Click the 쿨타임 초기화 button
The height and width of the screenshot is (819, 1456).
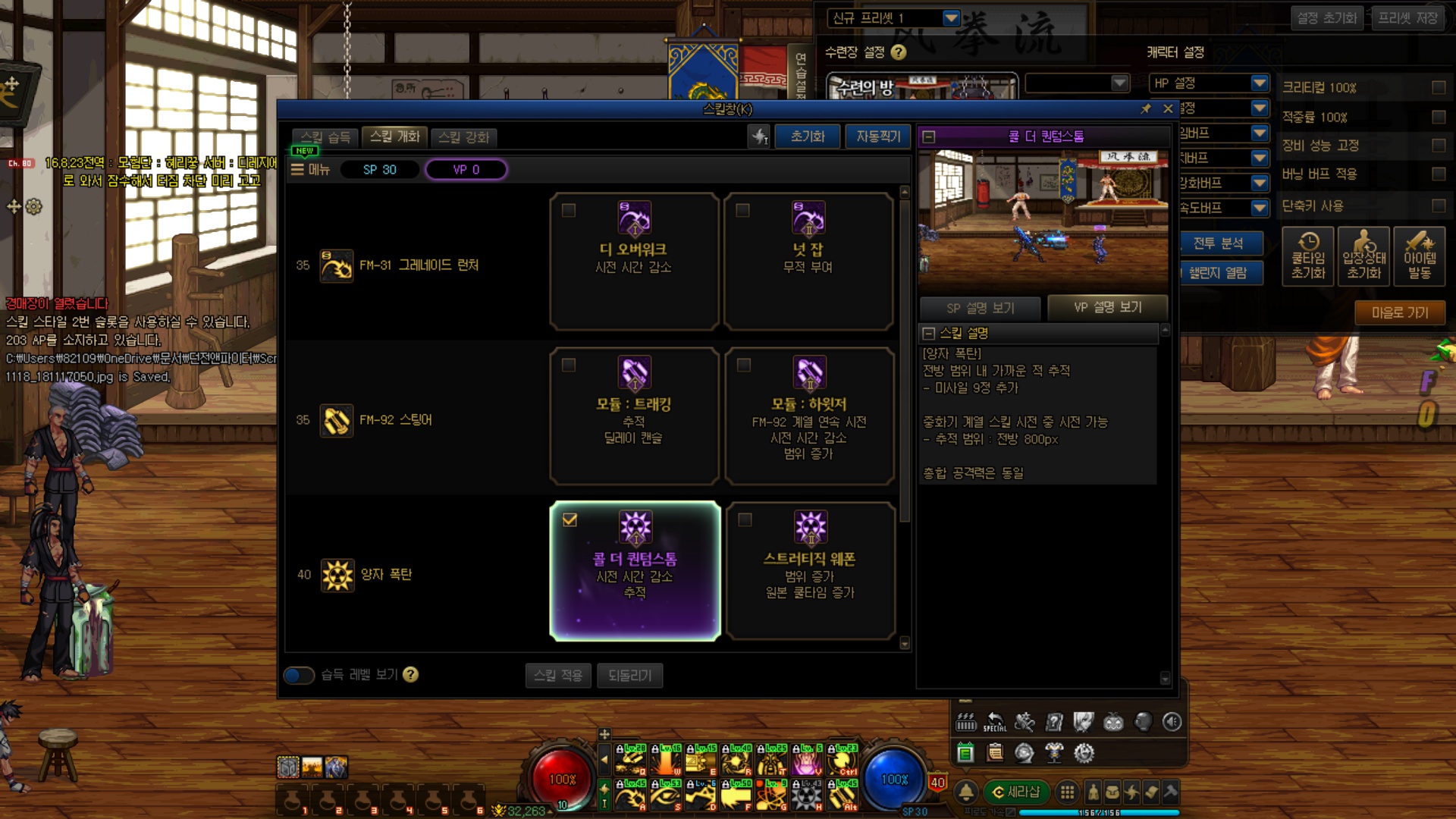click(1308, 256)
